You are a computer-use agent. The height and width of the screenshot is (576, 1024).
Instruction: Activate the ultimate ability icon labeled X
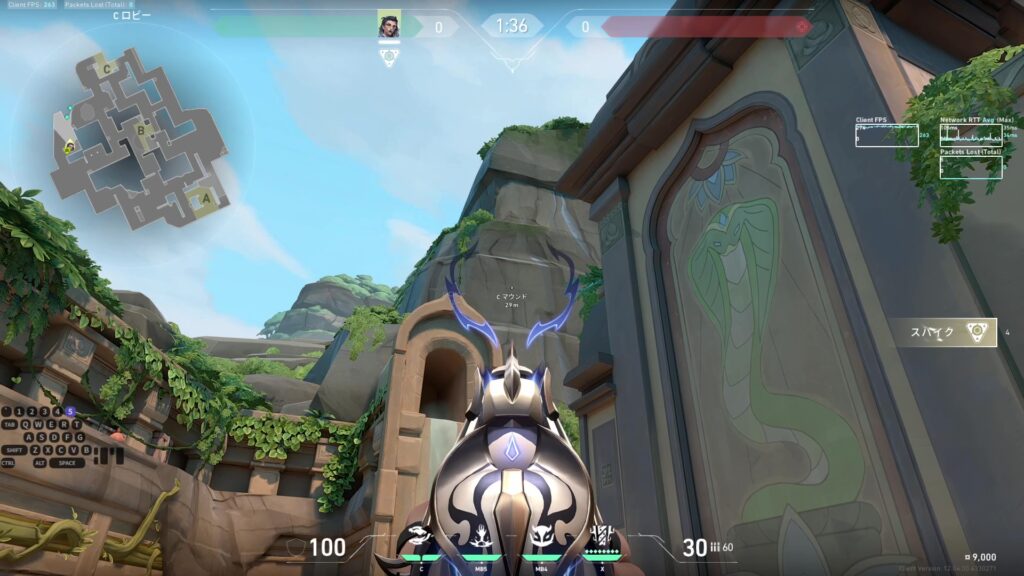(603, 540)
